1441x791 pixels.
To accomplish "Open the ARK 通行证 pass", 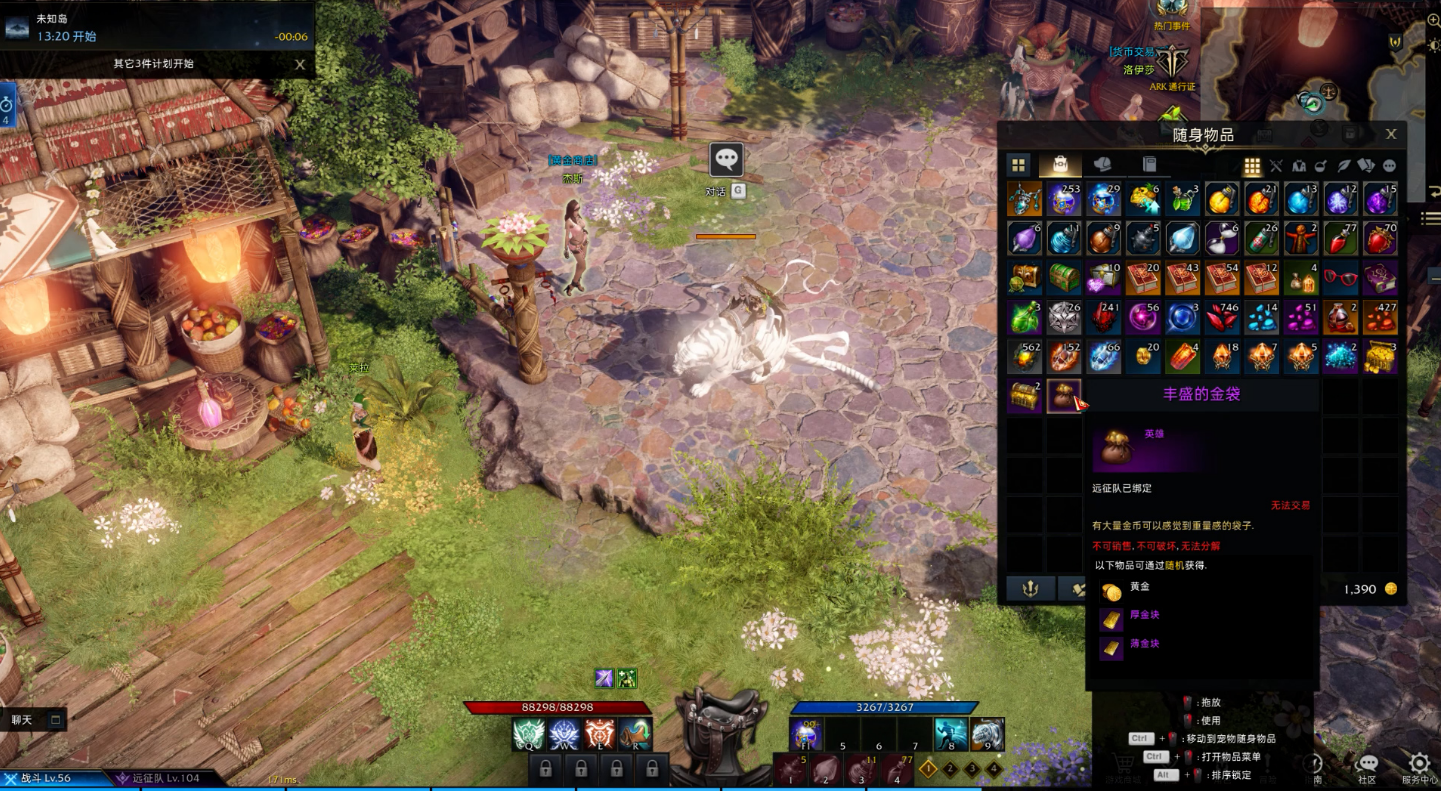I will [1172, 61].
